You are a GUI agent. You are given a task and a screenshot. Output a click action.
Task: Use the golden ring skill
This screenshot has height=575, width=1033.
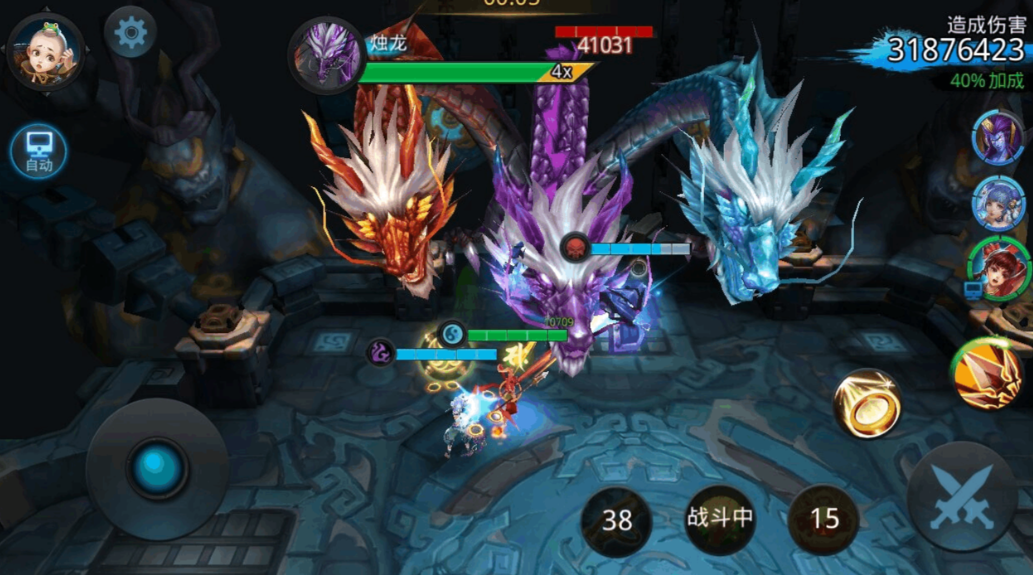click(867, 402)
